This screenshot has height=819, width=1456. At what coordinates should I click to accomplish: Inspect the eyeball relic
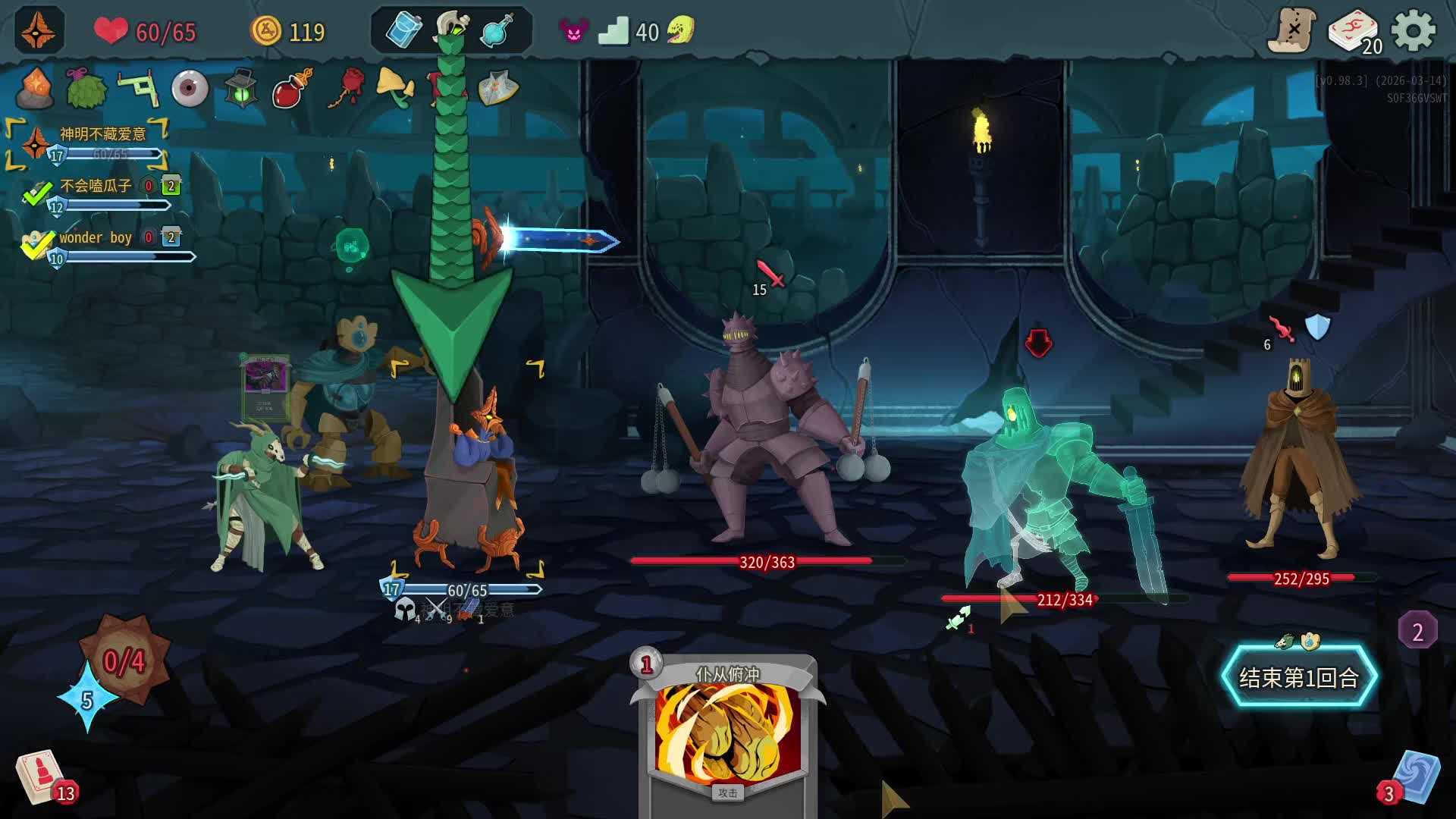click(x=190, y=89)
